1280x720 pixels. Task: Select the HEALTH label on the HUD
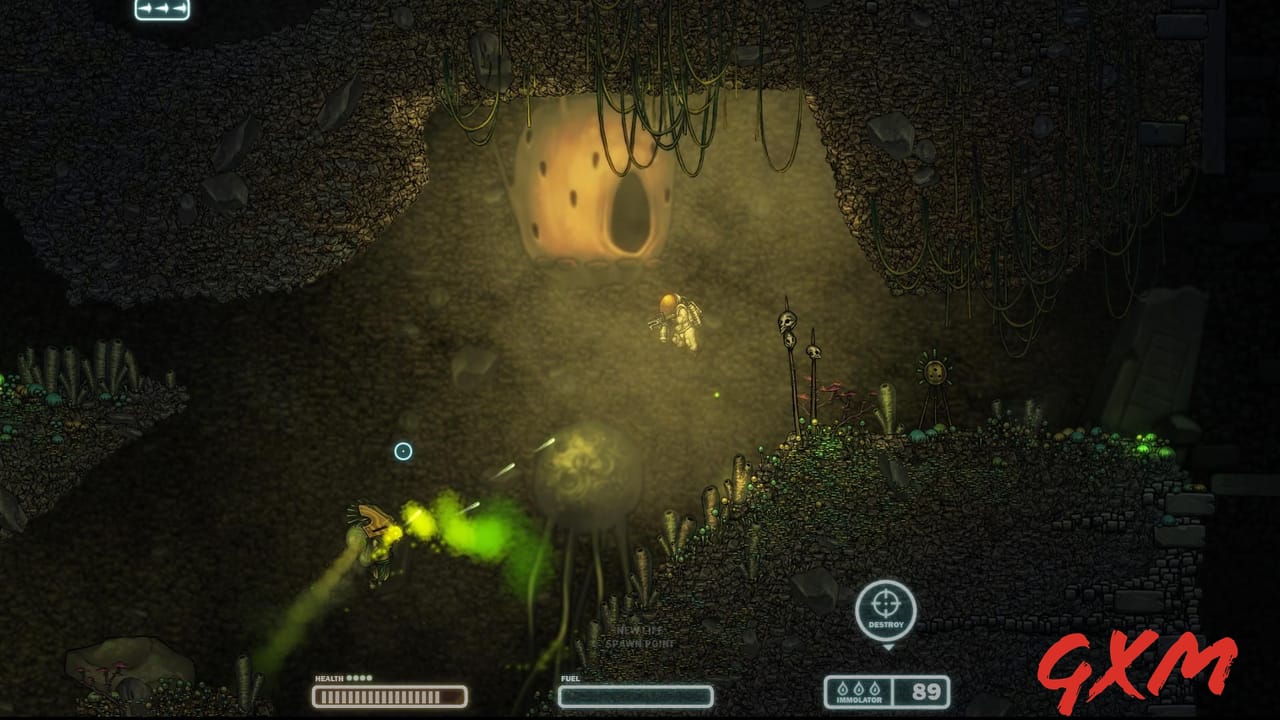[328, 679]
